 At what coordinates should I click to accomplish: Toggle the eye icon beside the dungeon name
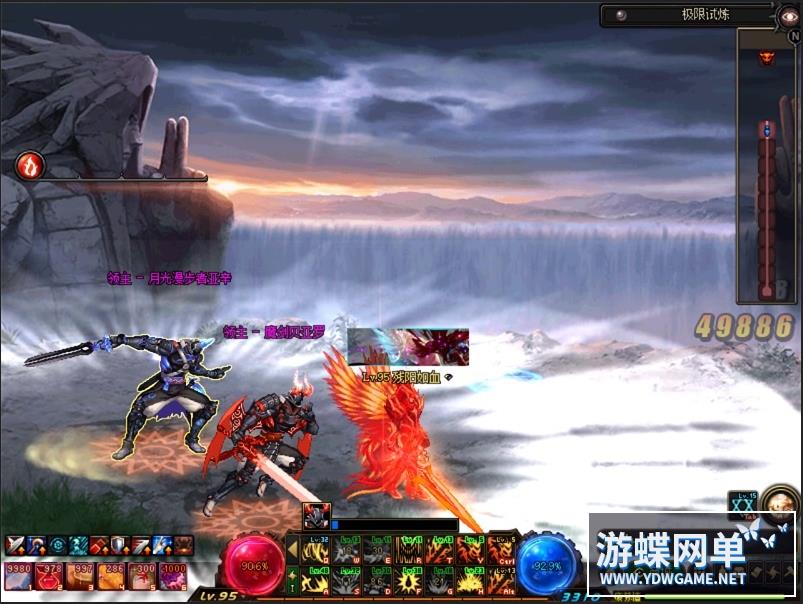click(x=788, y=15)
